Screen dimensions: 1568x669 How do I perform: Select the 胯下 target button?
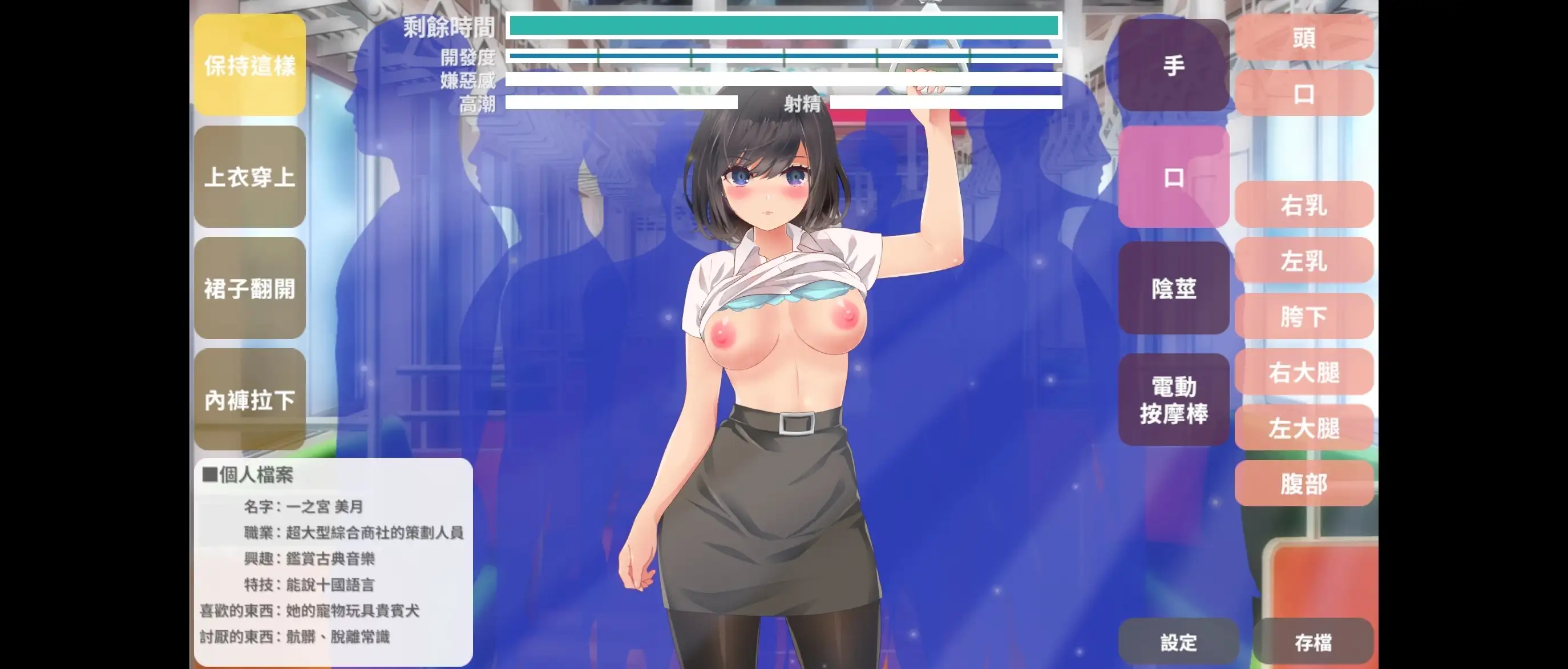coord(1304,317)
